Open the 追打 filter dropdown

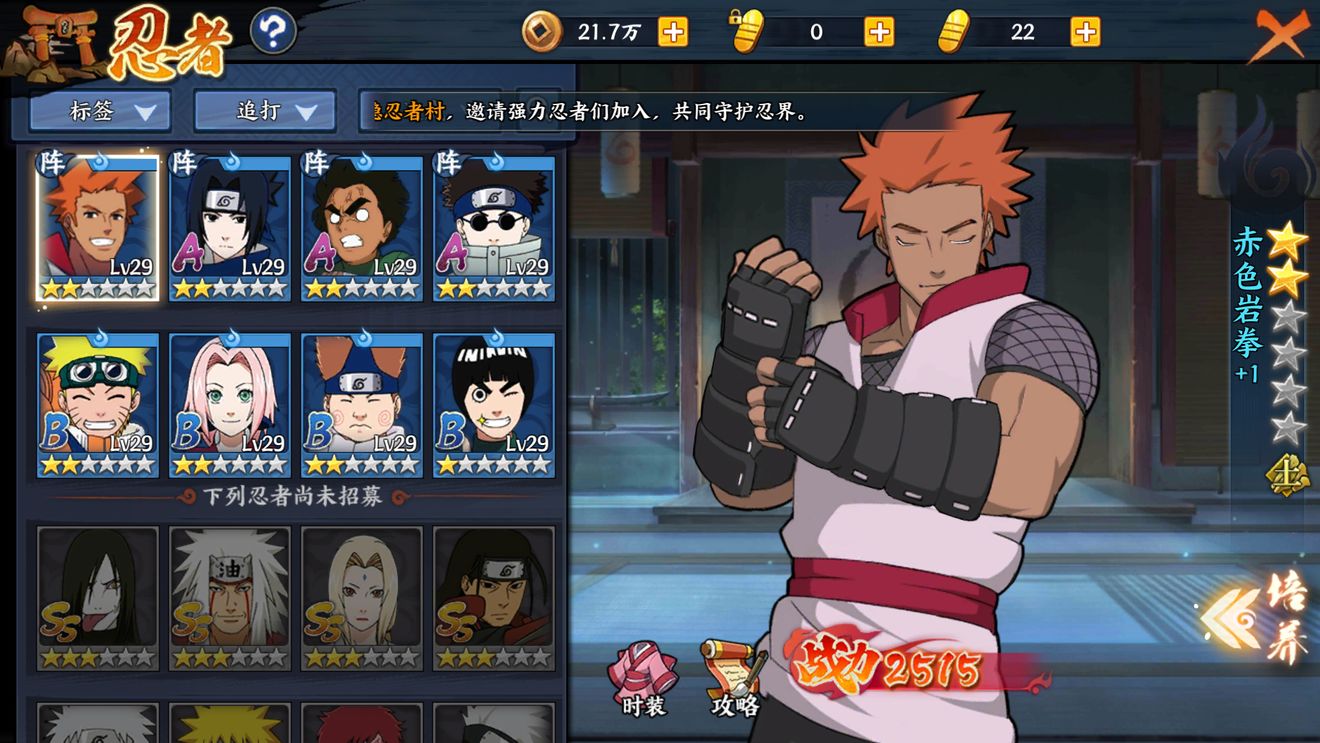click(x=263, y=111)
